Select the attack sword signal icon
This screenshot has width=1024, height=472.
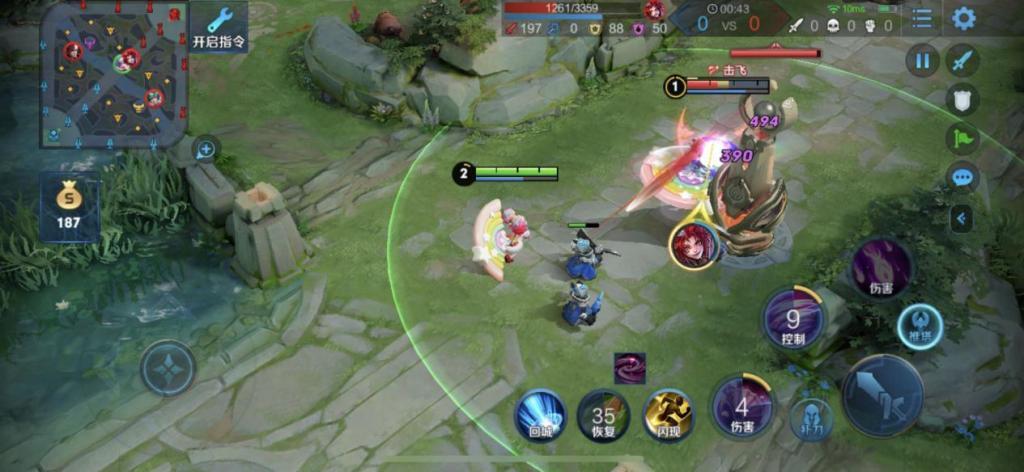click(963, 61)
